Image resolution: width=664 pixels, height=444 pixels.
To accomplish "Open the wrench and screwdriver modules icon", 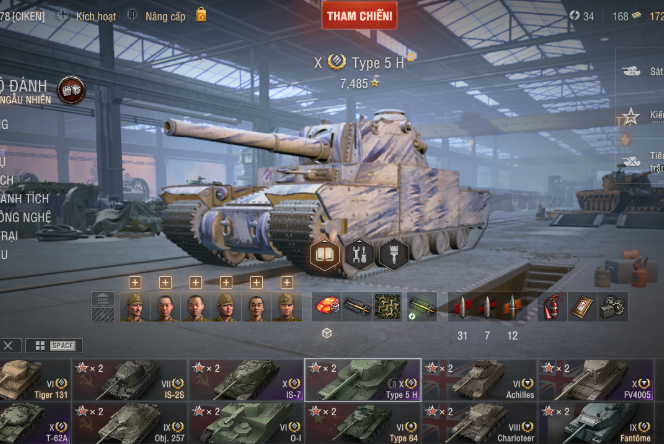I will tap(359, 254).
